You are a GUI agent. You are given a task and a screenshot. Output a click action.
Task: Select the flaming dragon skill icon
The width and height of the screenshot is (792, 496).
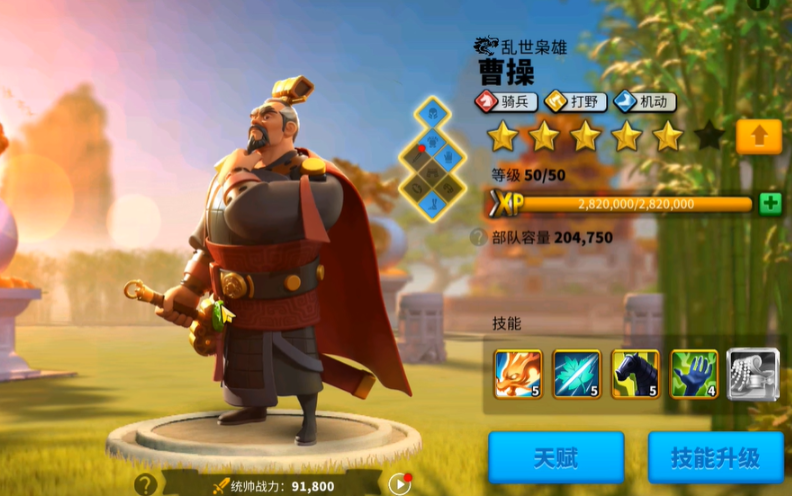518,374
